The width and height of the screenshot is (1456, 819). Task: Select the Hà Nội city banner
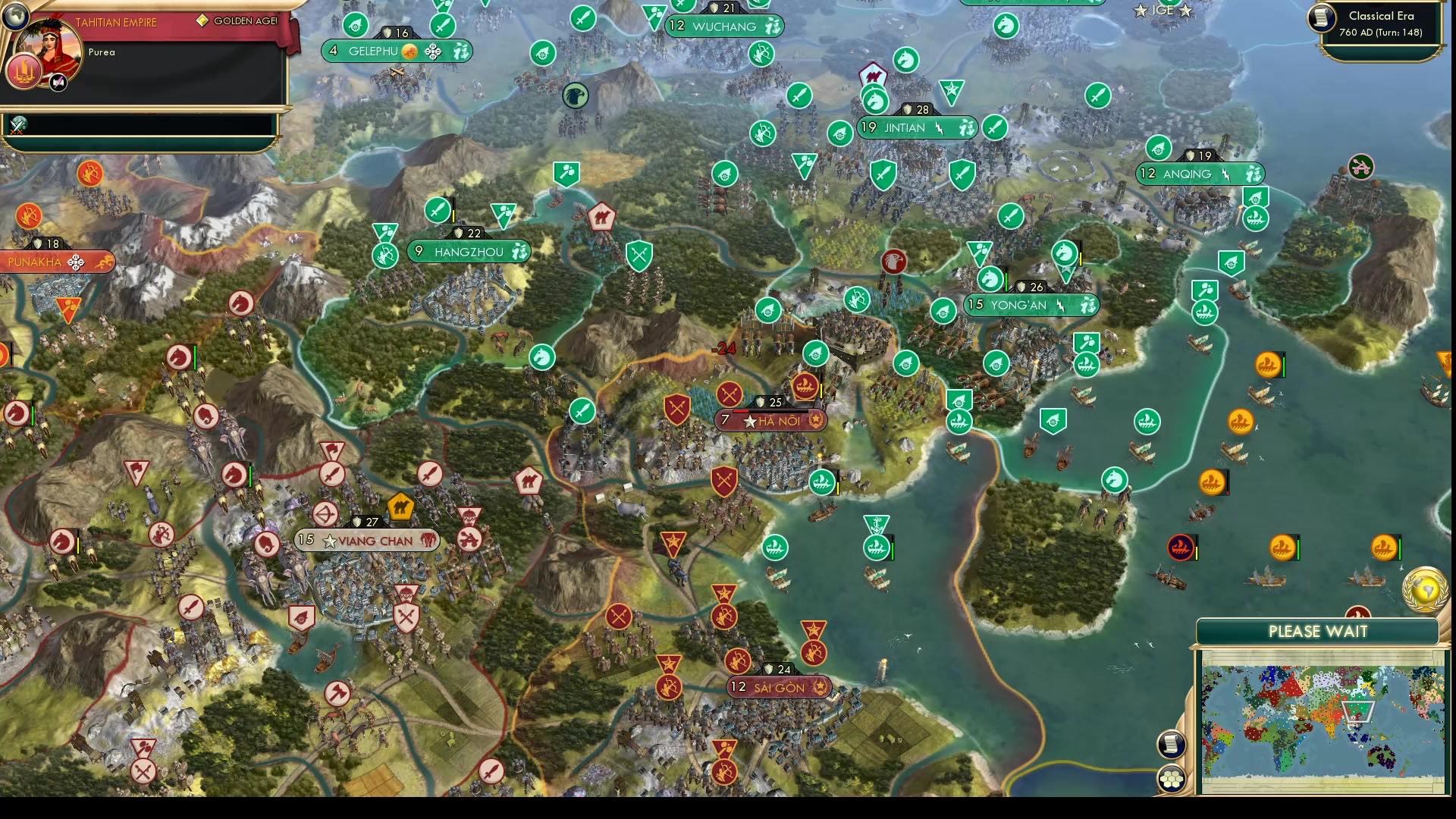tap(773, 422)
